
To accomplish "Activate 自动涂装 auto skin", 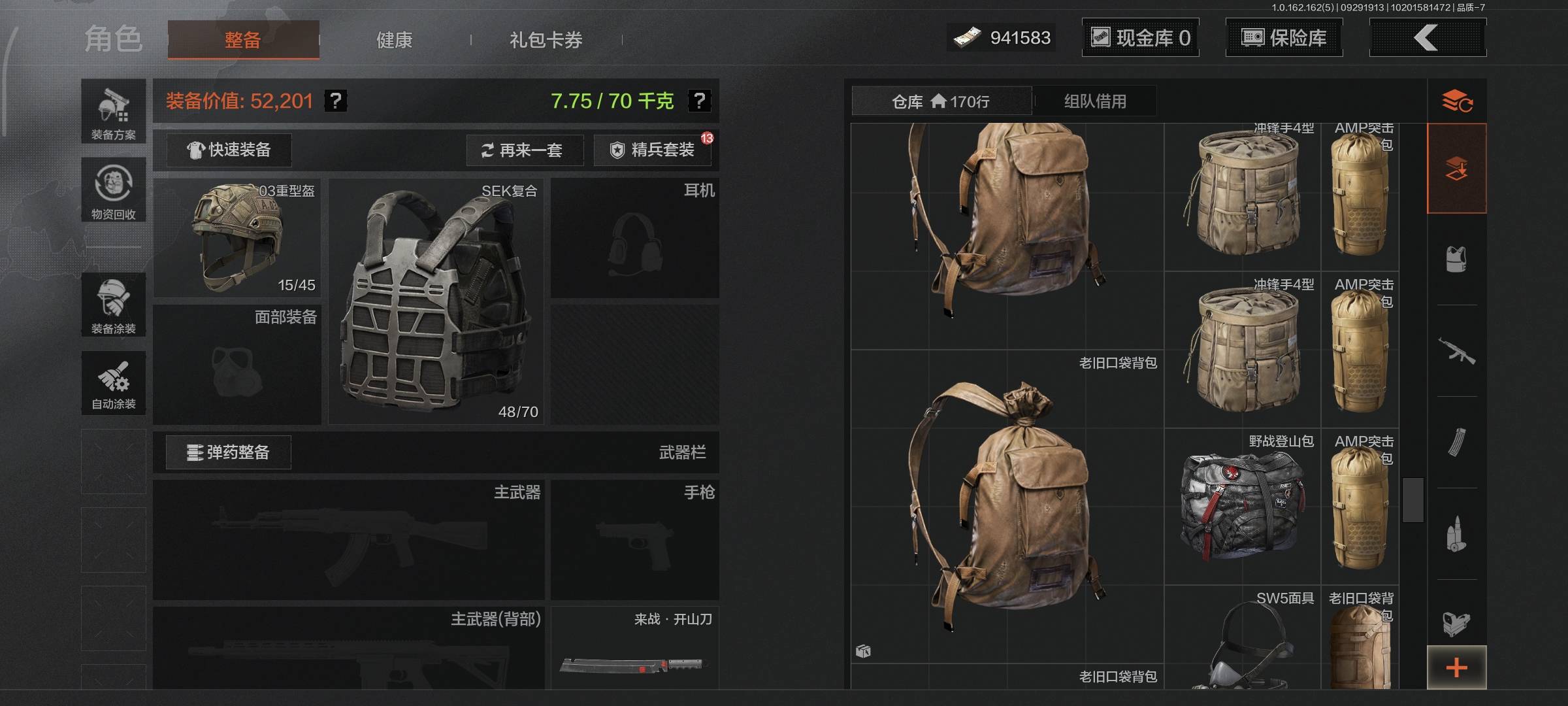I will (114, 384).
